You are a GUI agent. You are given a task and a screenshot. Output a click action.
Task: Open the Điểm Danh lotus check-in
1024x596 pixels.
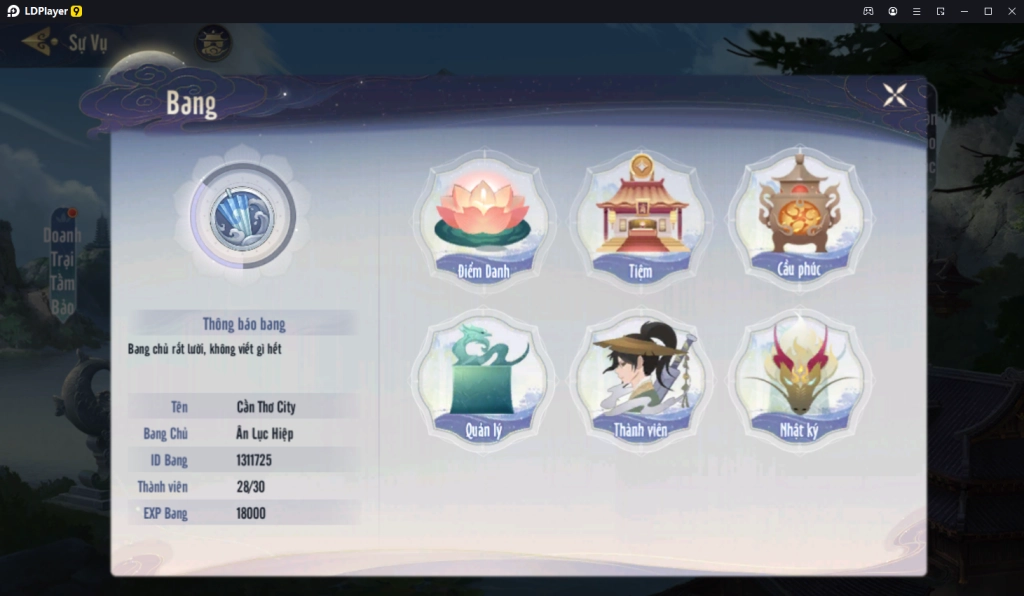coord(483,218)
